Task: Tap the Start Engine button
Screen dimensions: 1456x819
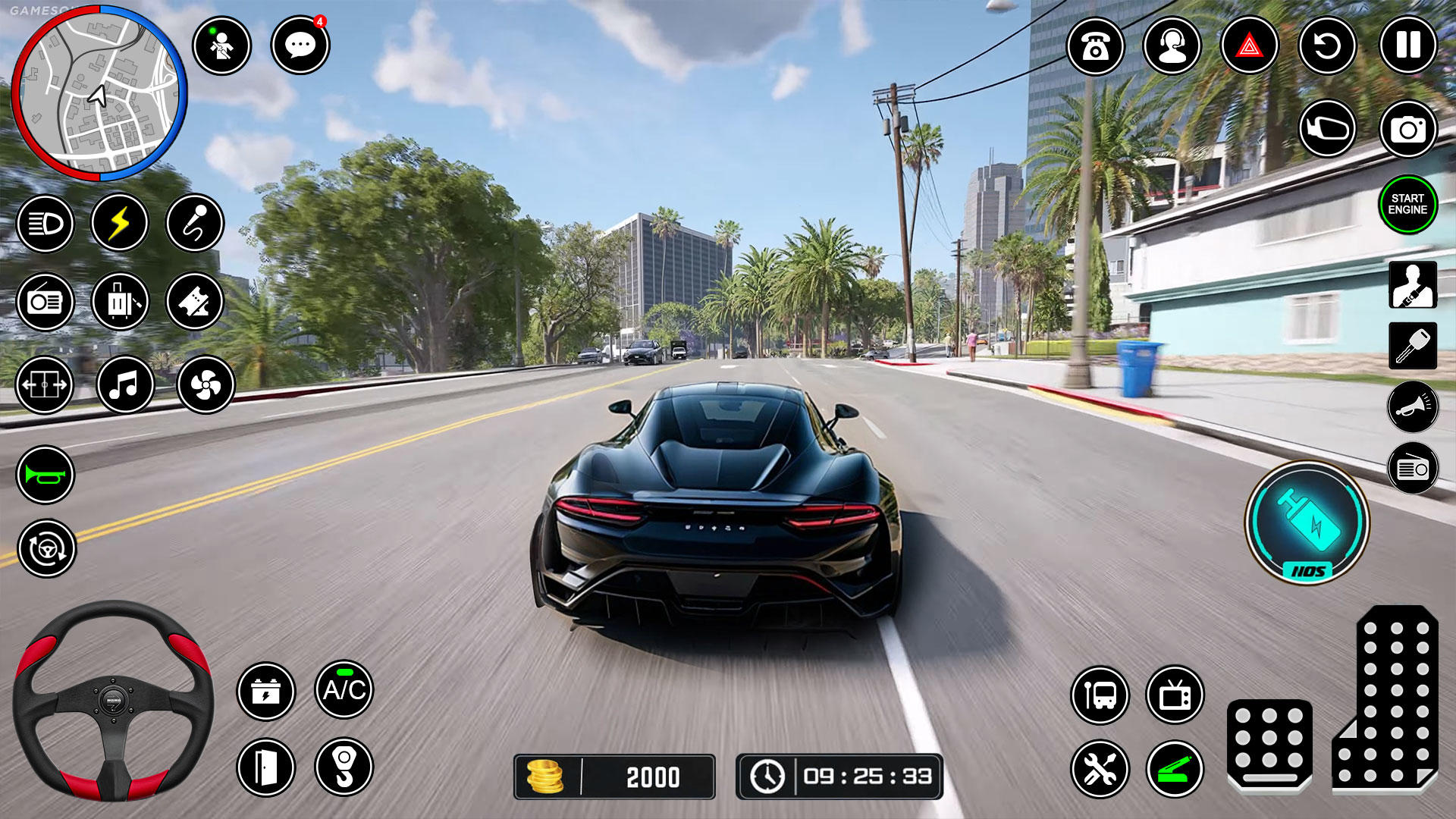Action: tap(1407, 205)
